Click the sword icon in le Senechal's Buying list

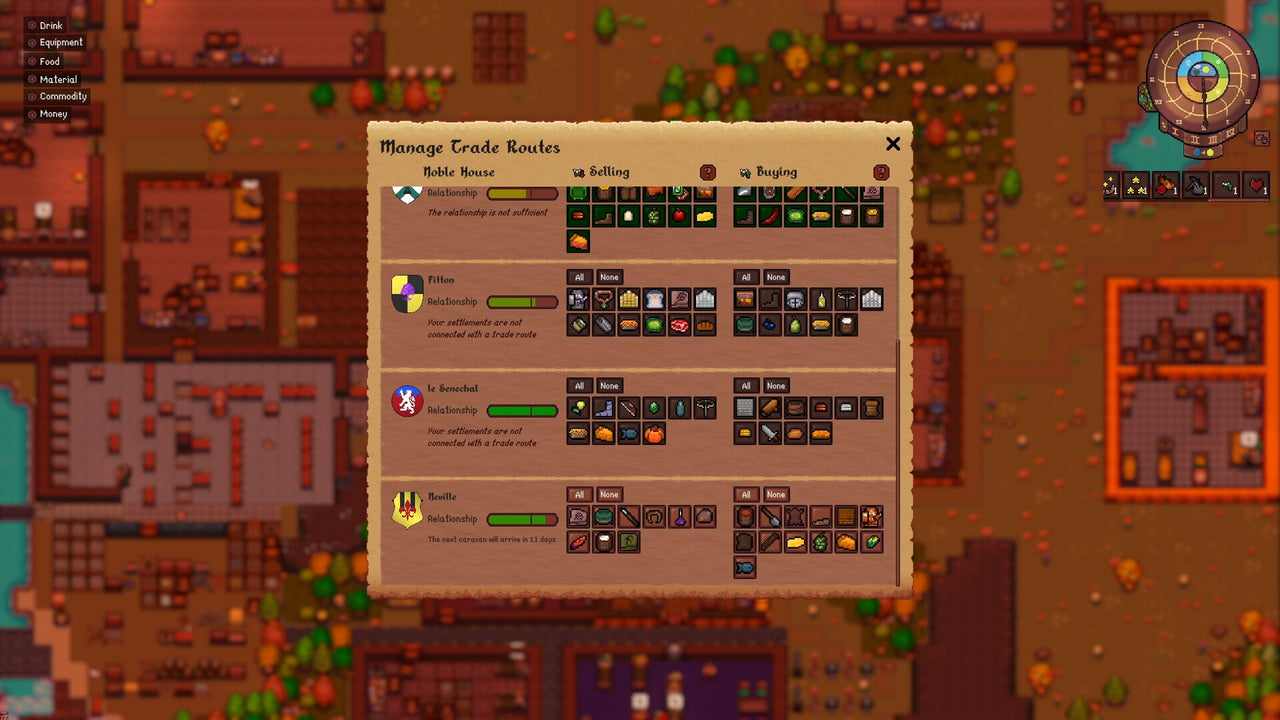[769, 433]
